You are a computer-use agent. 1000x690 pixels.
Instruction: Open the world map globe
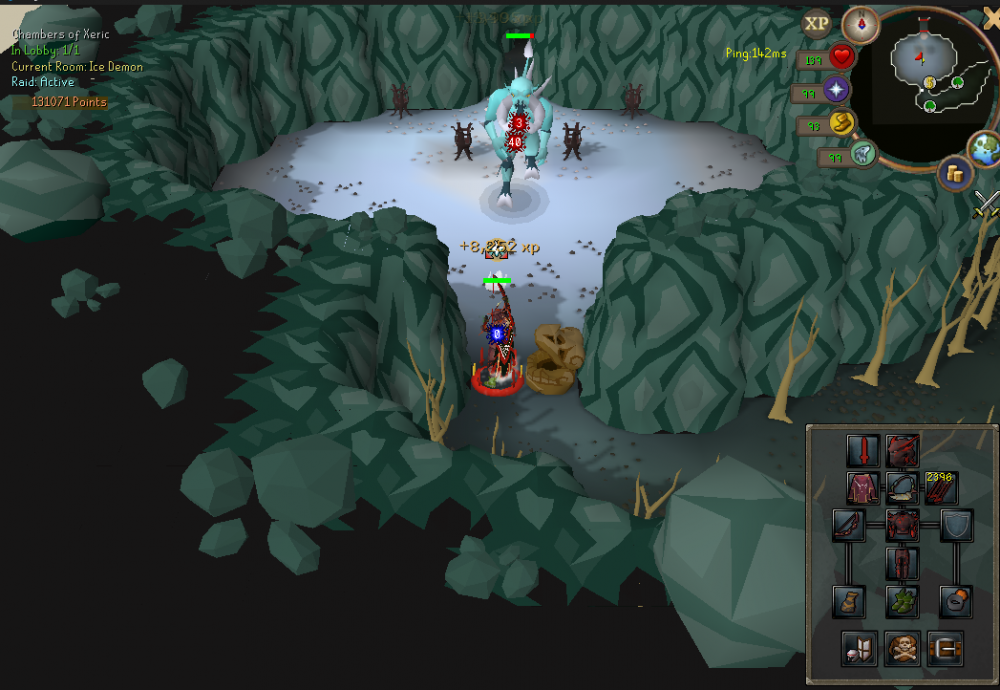click(x=984, y=148)
